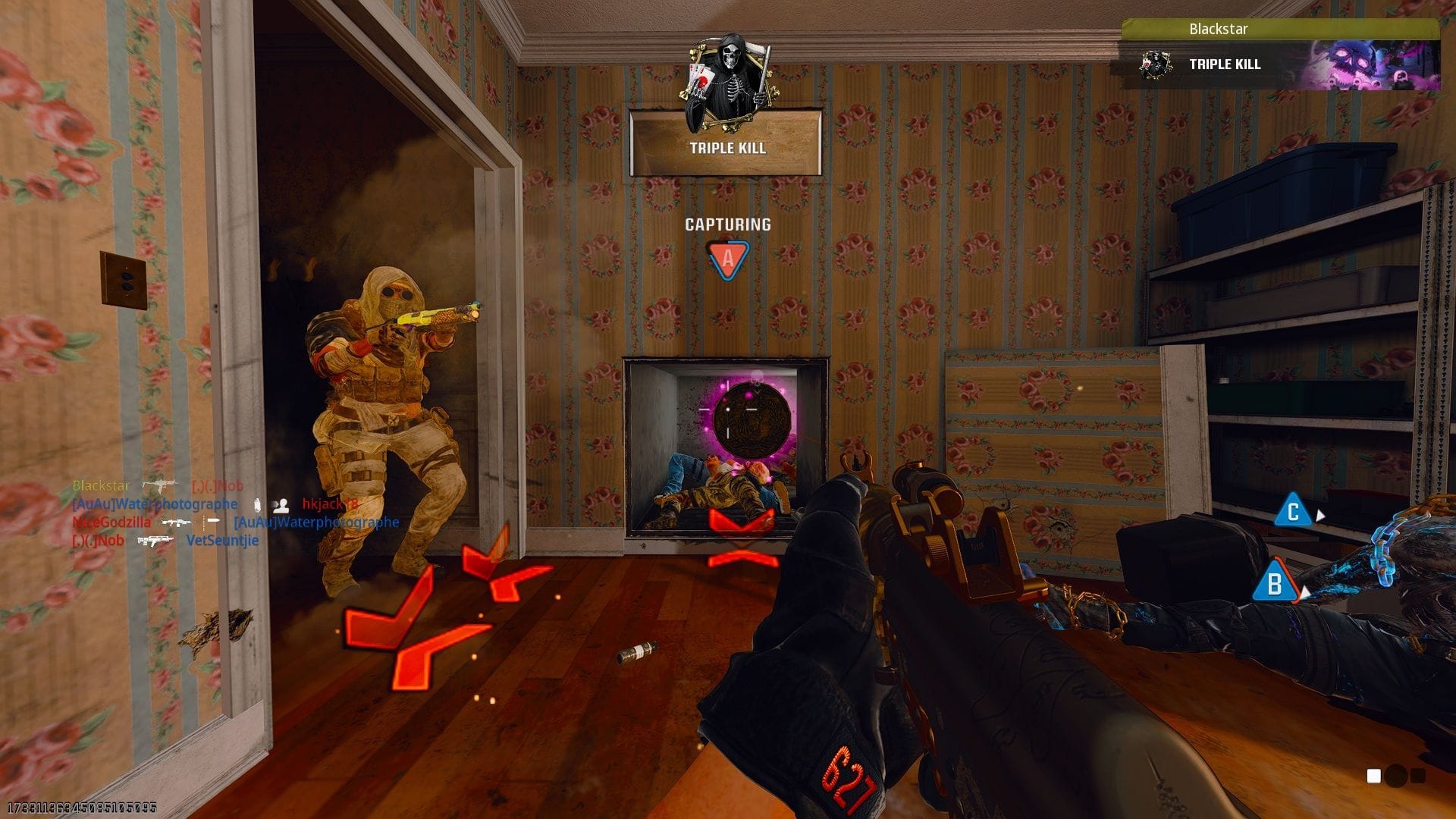Image resolution: width=1456 pixels, height=819 pixels.
Task: Click the grenade icon next to [AuAu]Waterphotographe
Action: click(x=257, y=506)
